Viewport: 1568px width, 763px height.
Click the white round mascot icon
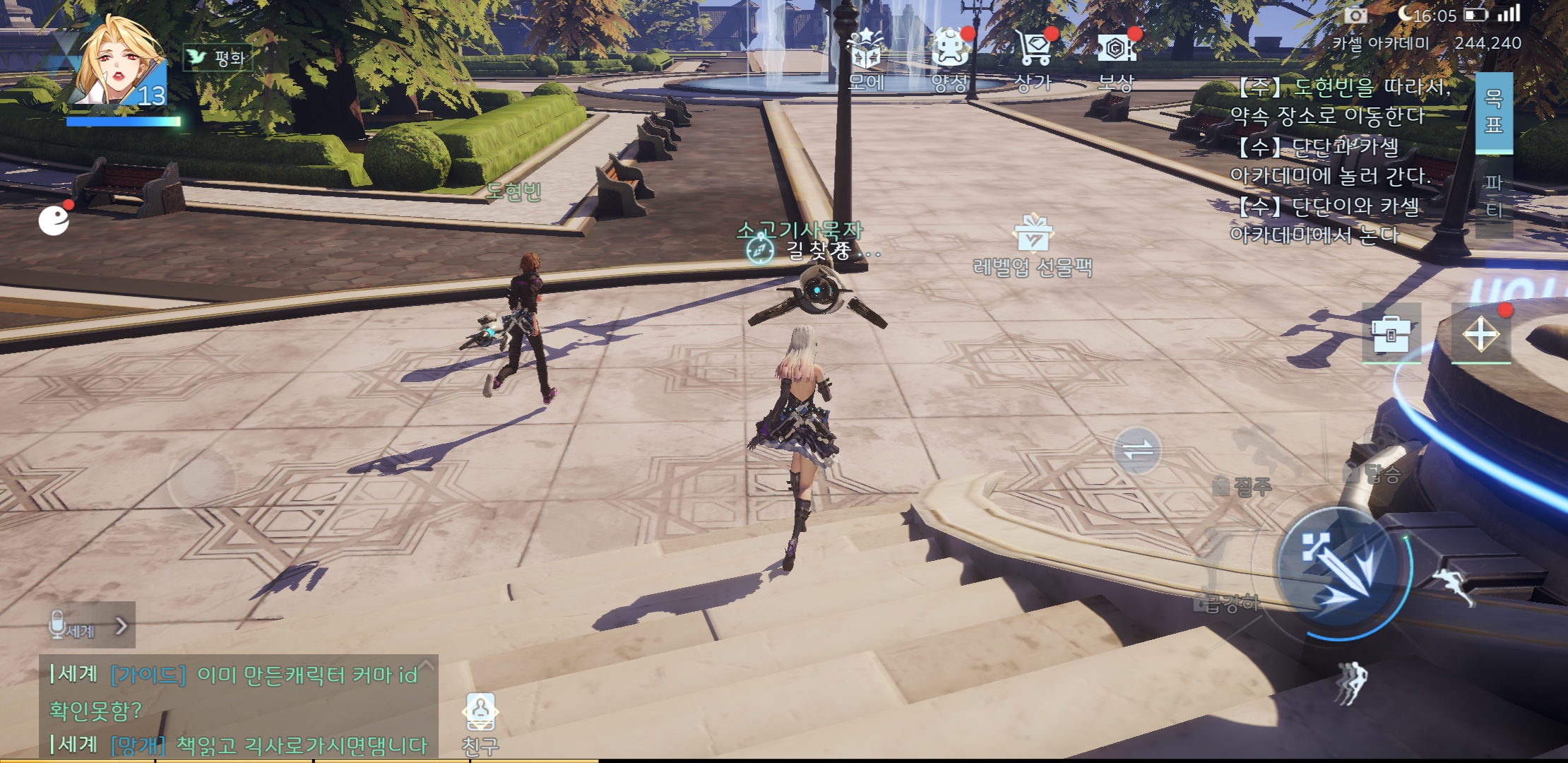tap(54, 220)
